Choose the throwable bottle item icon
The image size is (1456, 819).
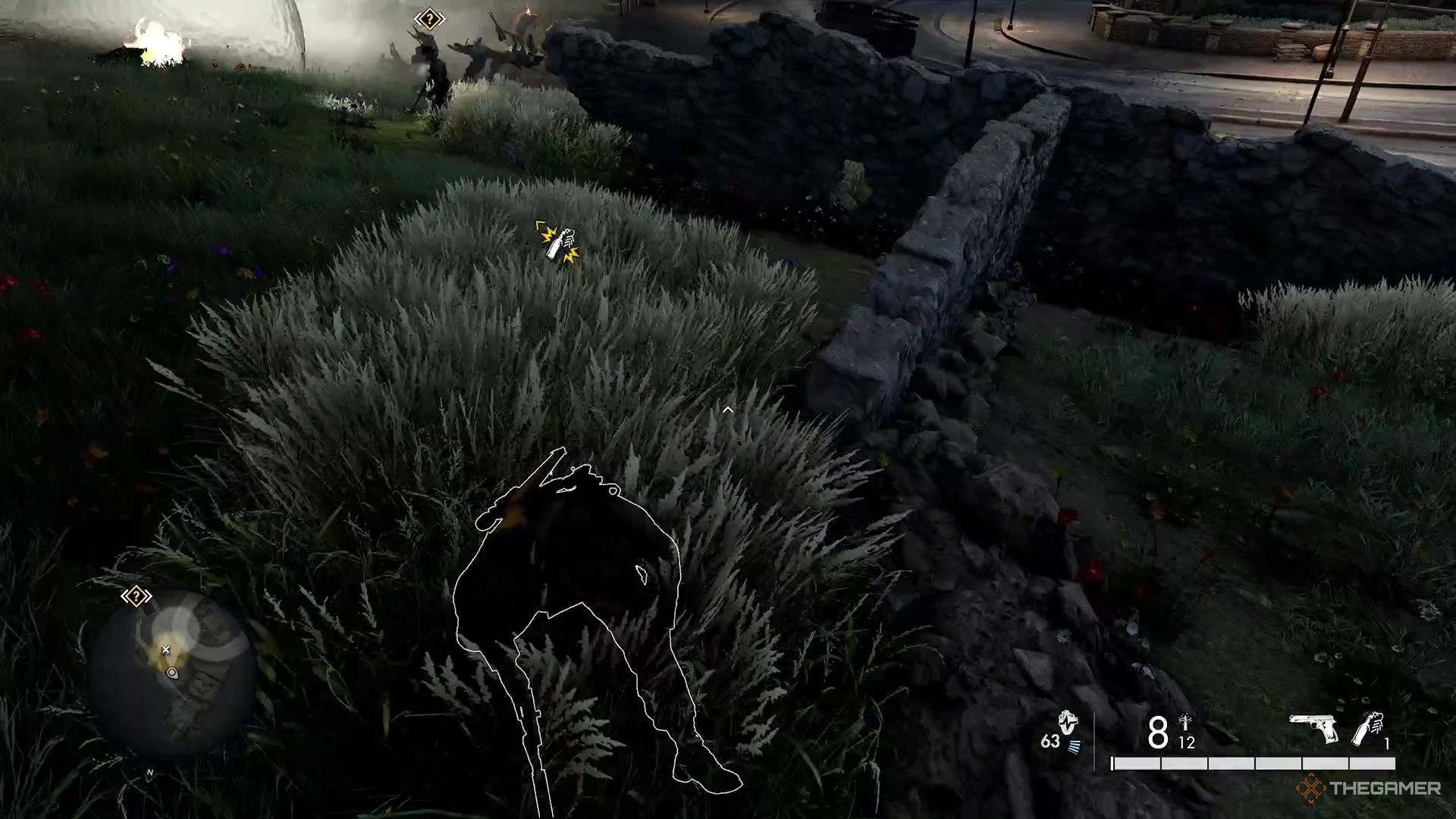click(1369, 730)
